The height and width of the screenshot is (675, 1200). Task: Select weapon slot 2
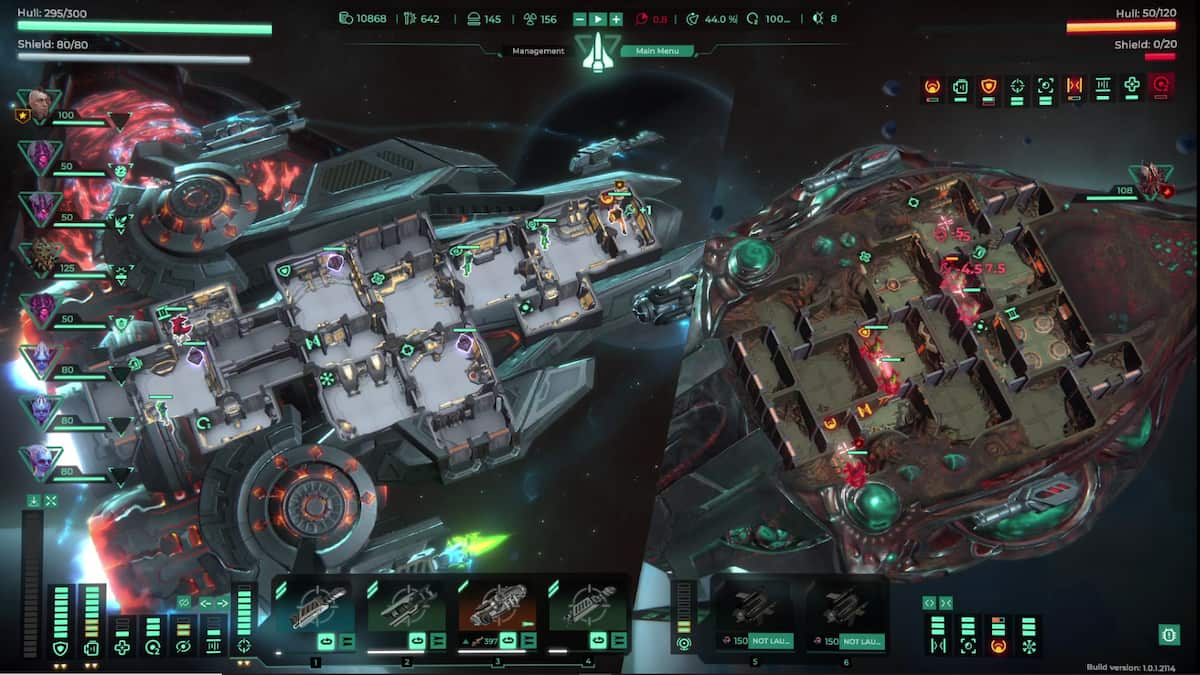click(406, 607)
